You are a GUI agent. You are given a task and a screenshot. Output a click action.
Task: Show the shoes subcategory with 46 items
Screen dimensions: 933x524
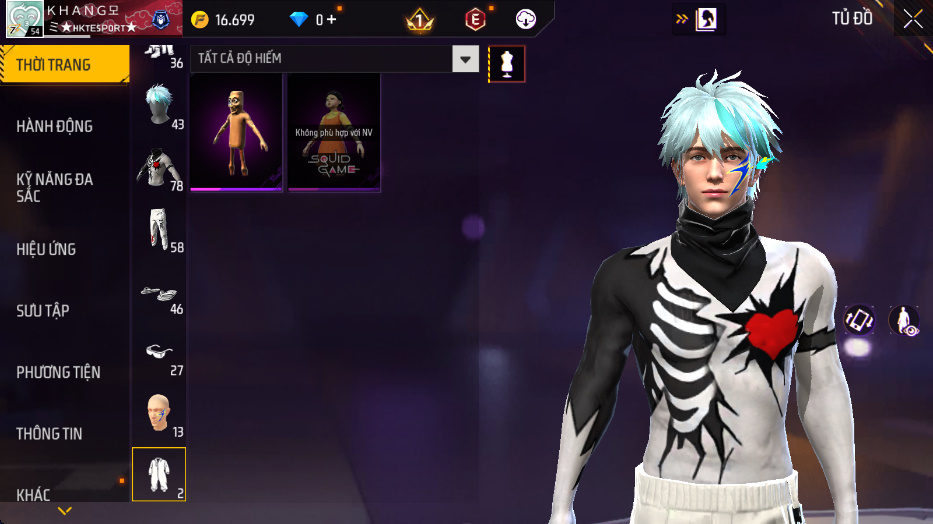pyautogui.click(x=158, y=292)
